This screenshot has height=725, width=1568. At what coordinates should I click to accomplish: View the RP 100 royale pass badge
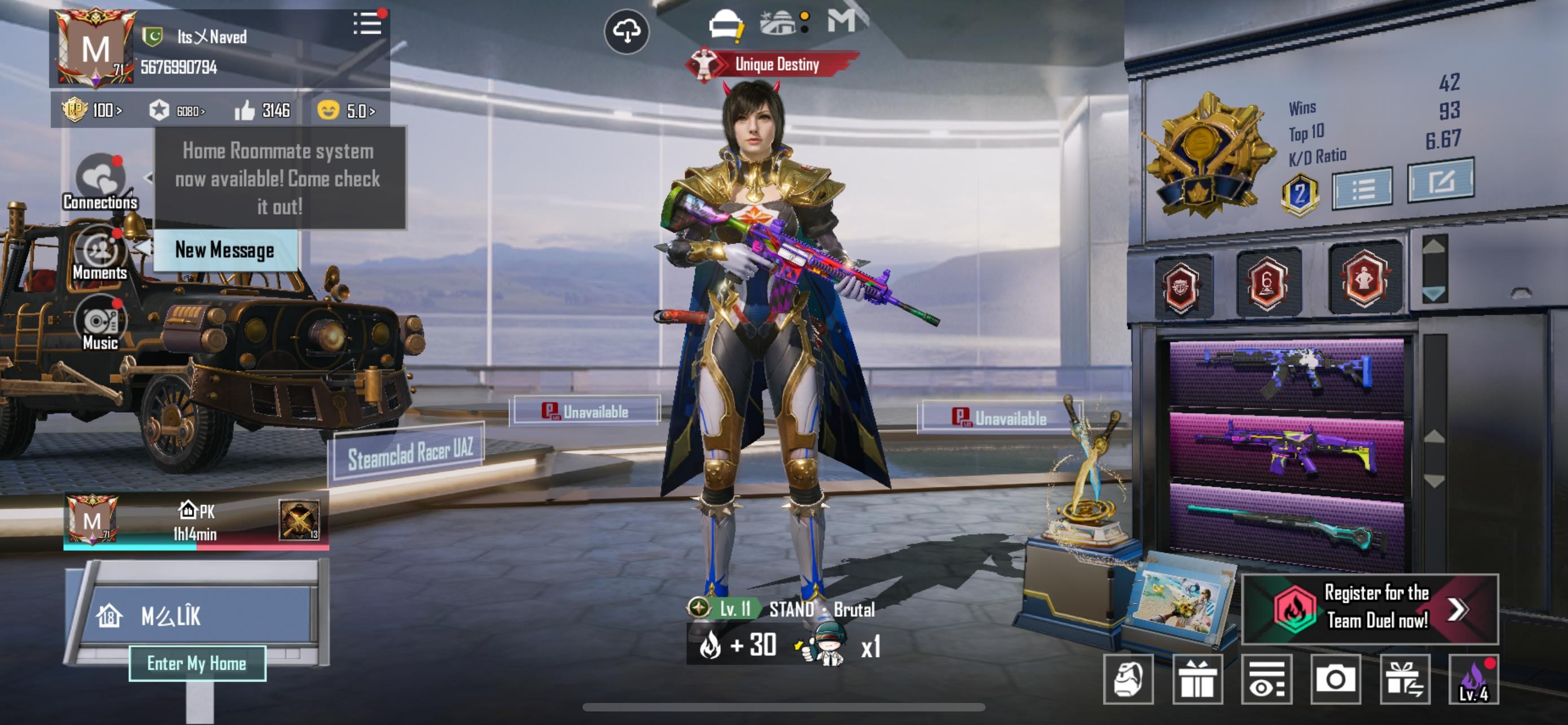pos(92,110)
